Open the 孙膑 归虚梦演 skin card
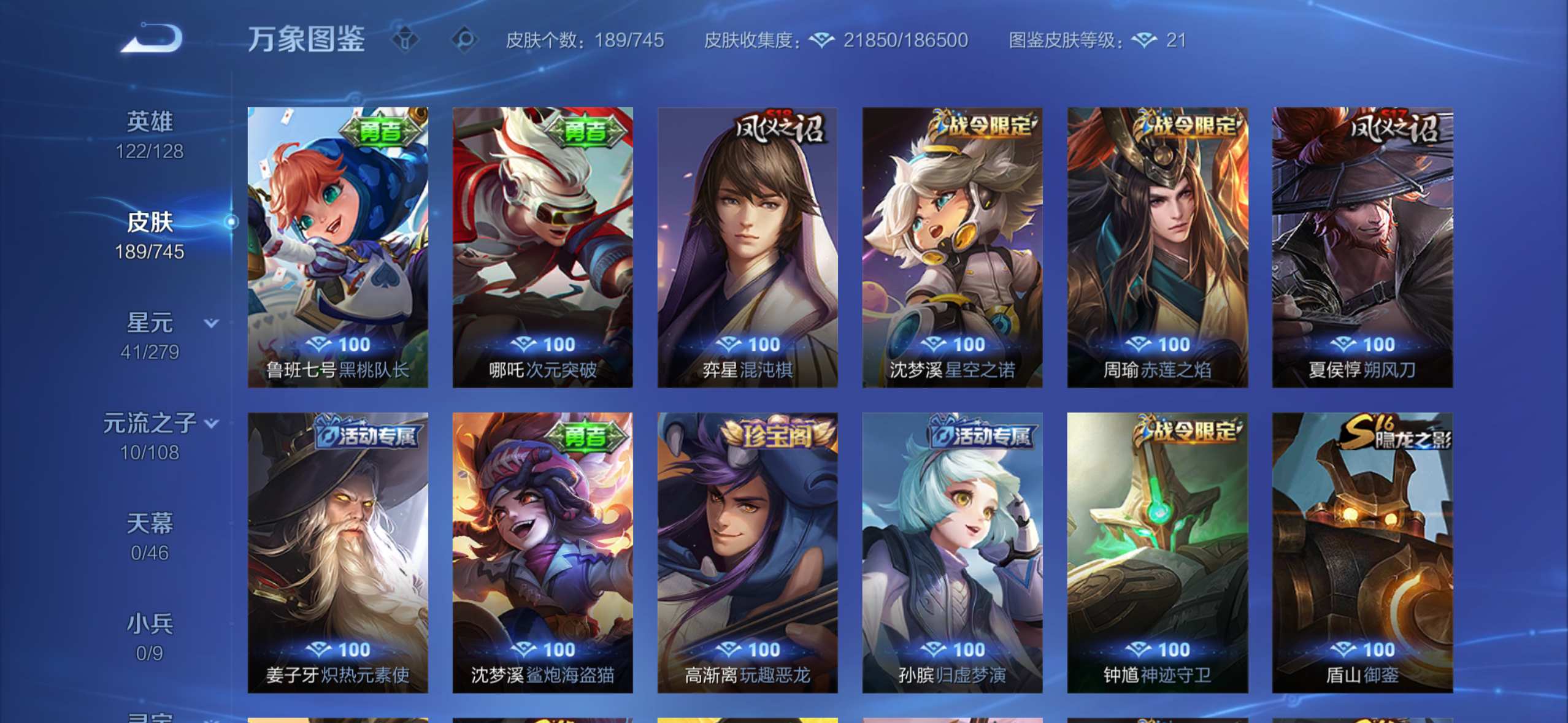The height and width of the screenshot is (723, 1568). coord(952,553)
